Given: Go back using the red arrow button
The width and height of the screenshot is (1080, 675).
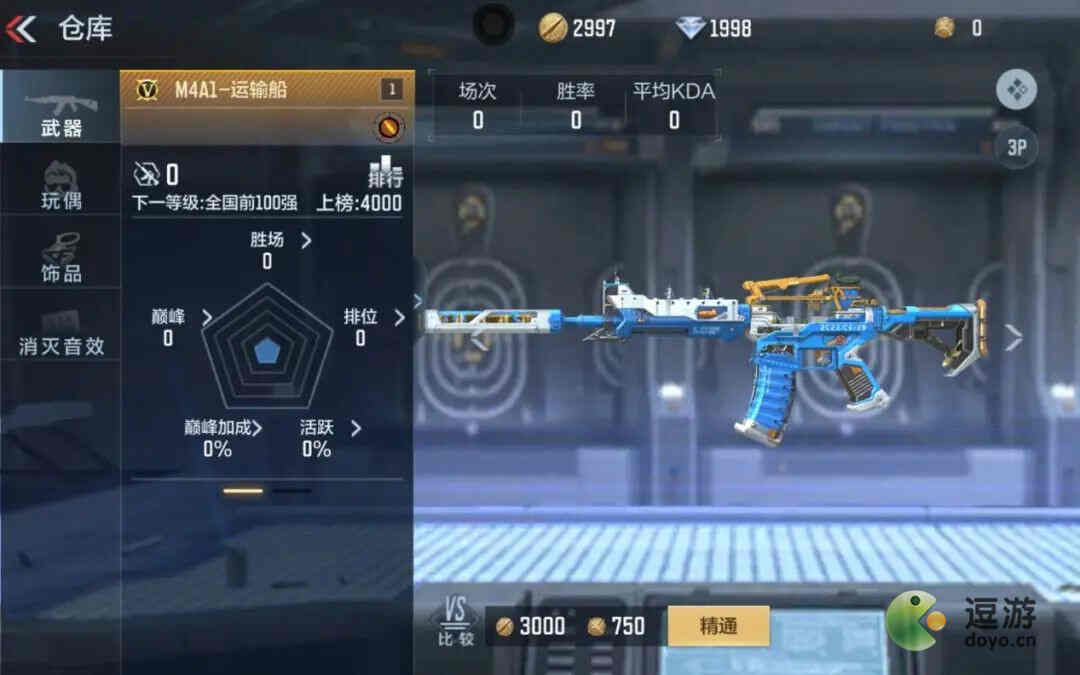Looking at the screenshot, I should click(x=20, y=28).
